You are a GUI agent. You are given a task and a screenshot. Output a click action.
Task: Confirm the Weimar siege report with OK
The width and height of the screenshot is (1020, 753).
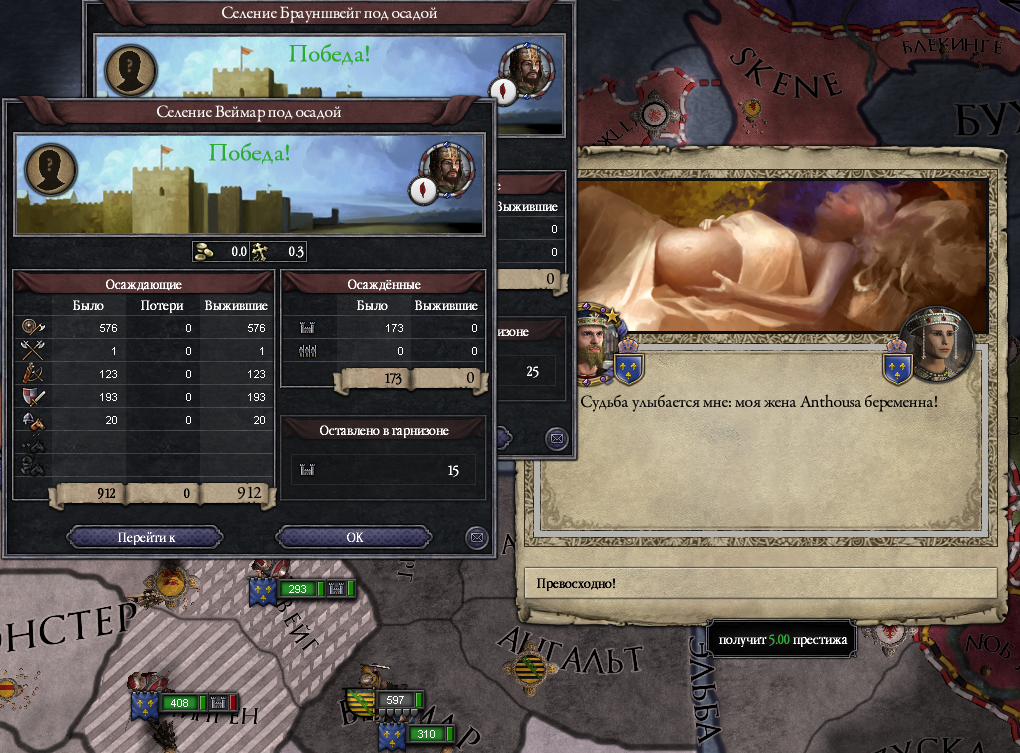pyautogui.click(x=354, y=537)
